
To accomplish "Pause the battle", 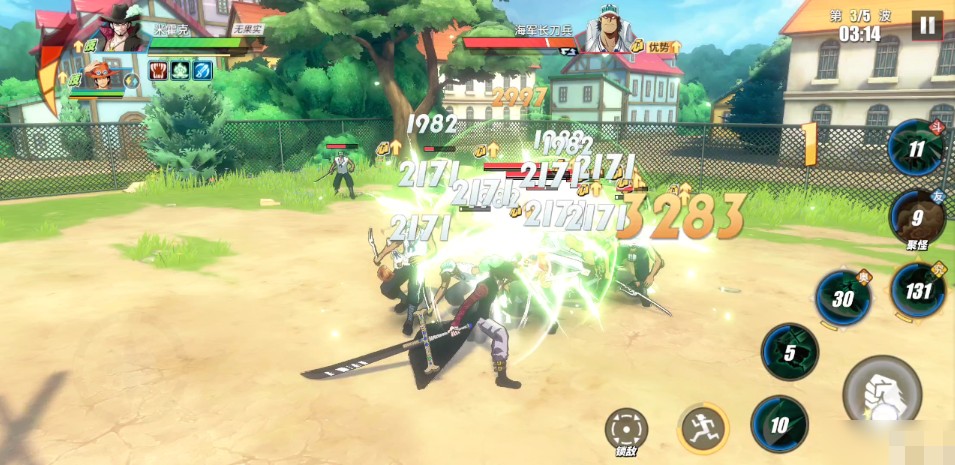I will [927, 25].
